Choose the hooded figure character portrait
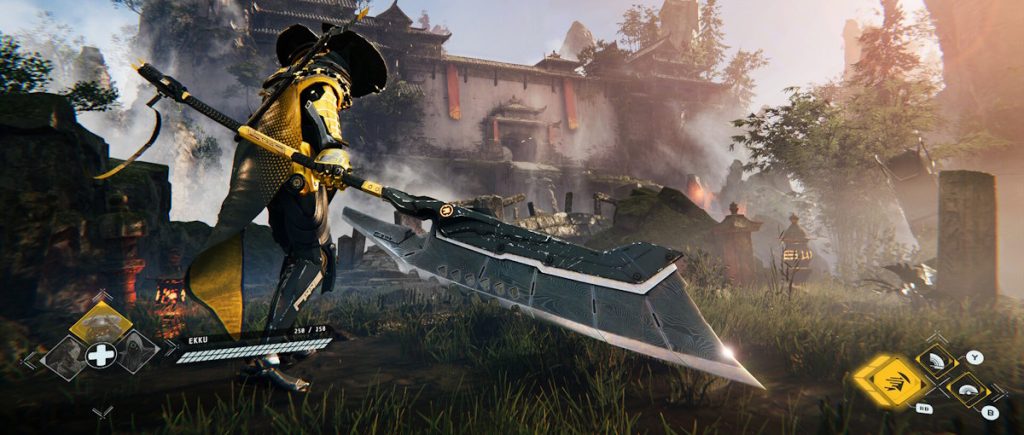Screen dimensions: 1024x435 pos(135,351)
